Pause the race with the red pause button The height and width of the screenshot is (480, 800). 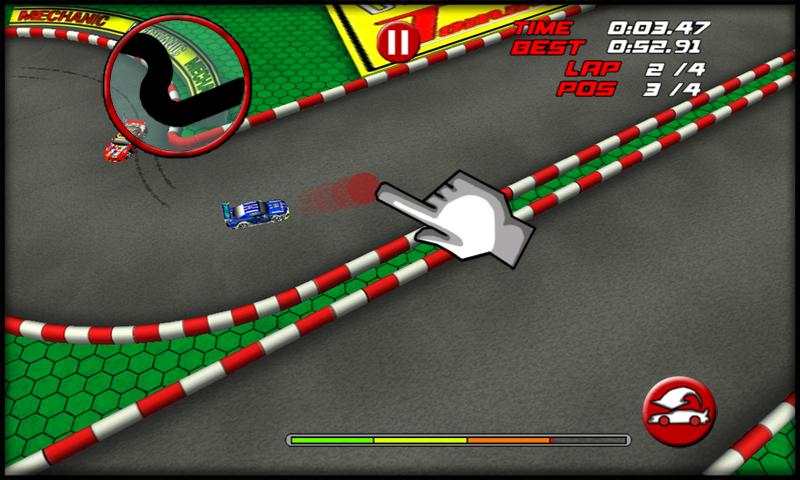coord(398,42)
